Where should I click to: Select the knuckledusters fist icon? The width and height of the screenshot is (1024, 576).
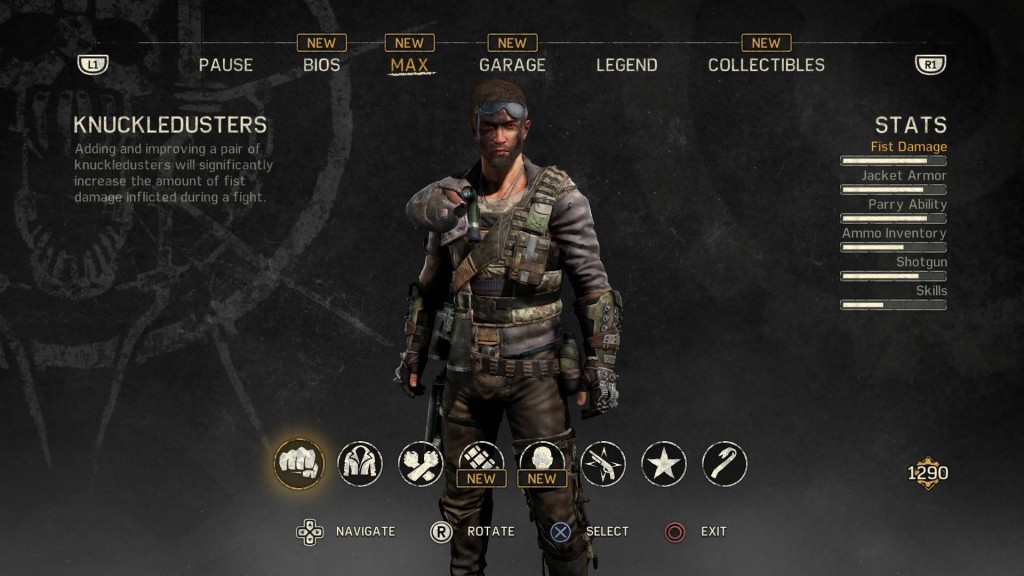coord(298,464)
